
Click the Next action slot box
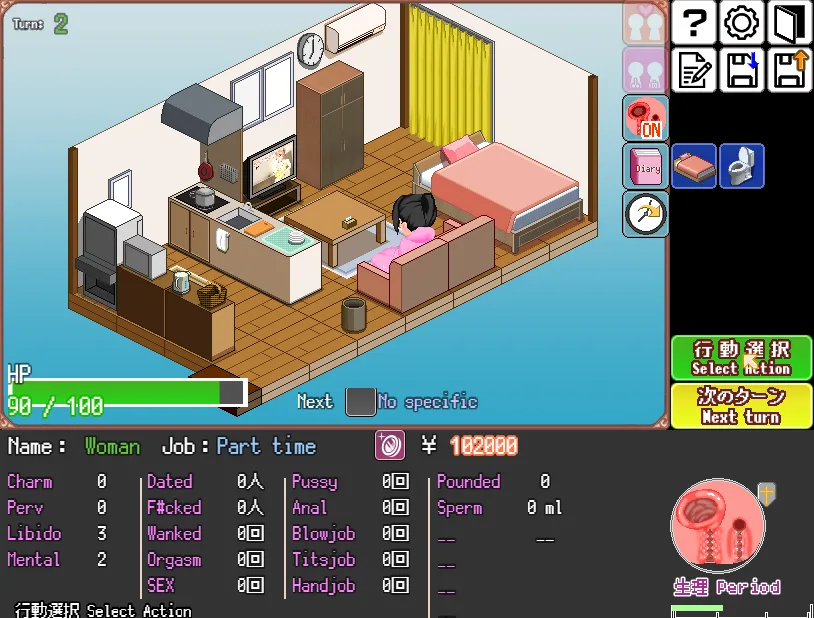(x=360, y=402)
